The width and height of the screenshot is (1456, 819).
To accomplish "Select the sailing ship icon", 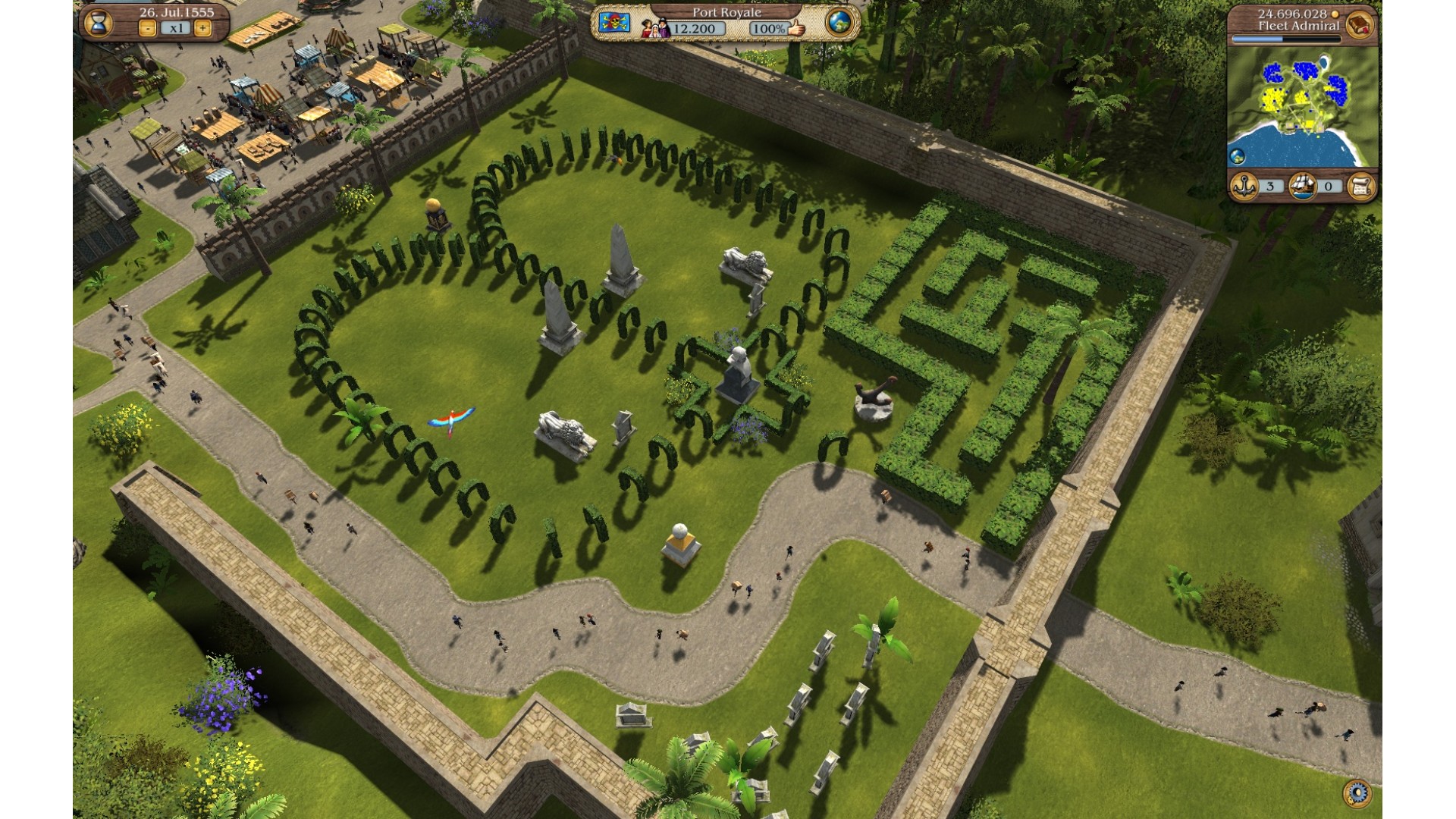I will [1302, 186].
